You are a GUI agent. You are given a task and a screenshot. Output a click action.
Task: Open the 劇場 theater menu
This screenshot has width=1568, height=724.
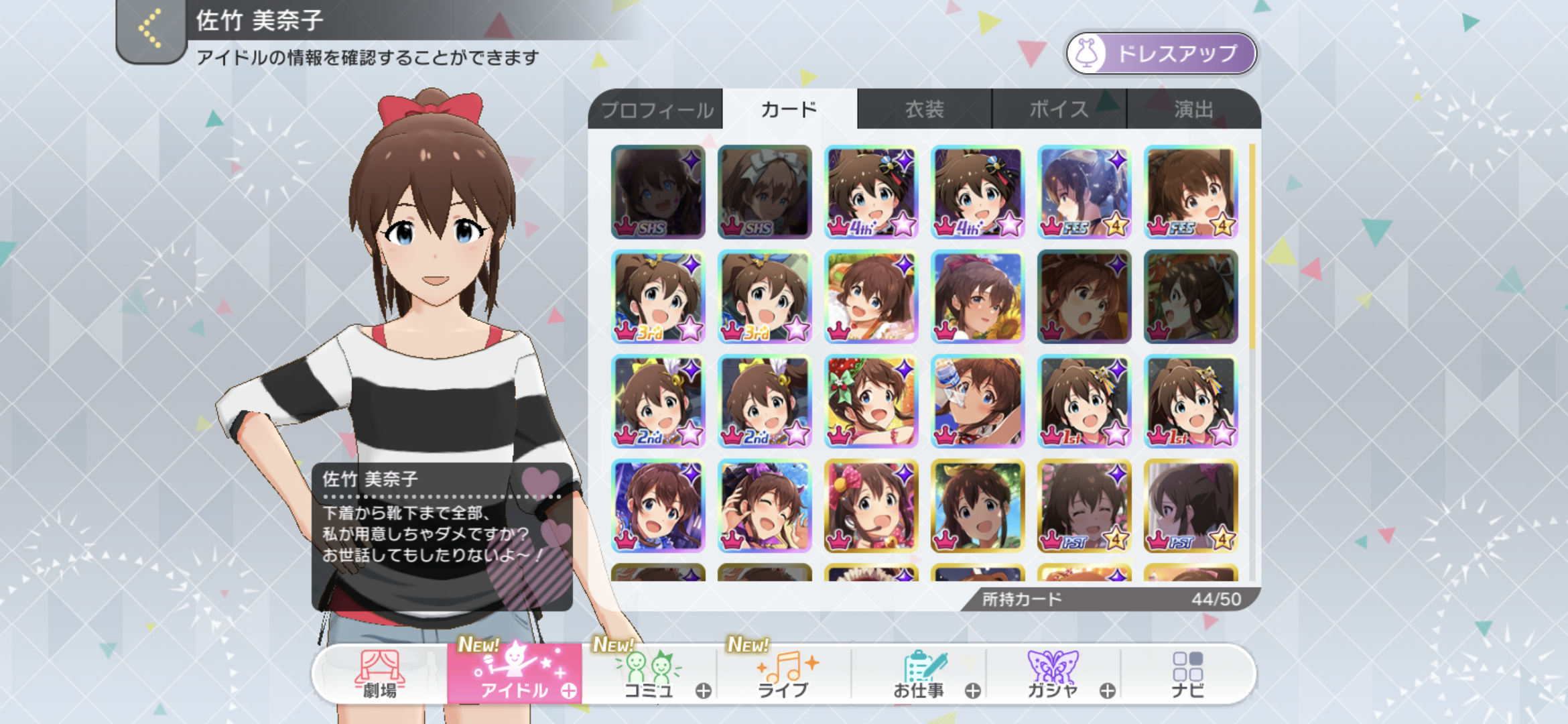tap(380, 674)
